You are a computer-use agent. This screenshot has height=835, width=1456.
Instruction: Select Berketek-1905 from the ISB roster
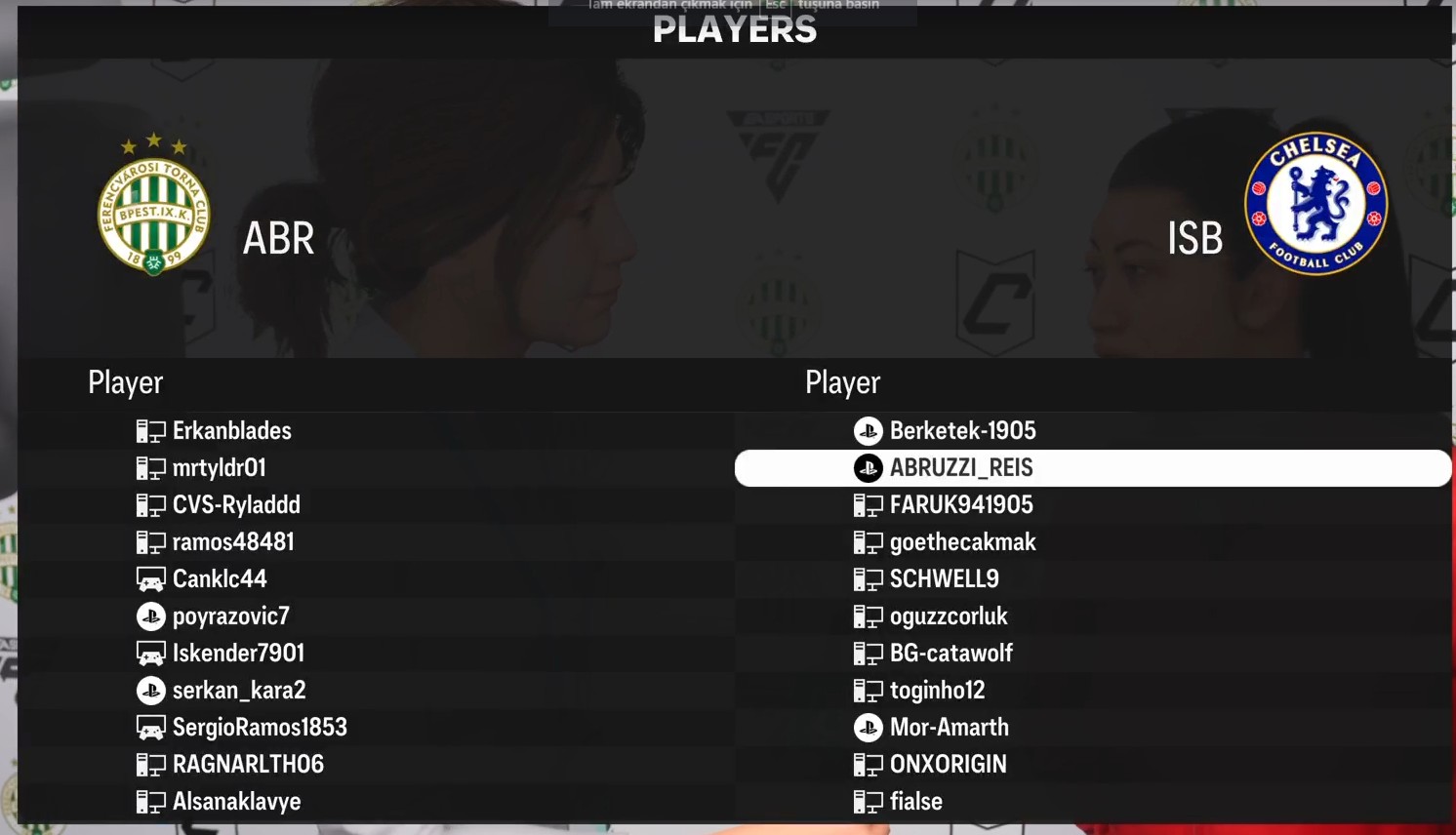(x=962, y=431)
